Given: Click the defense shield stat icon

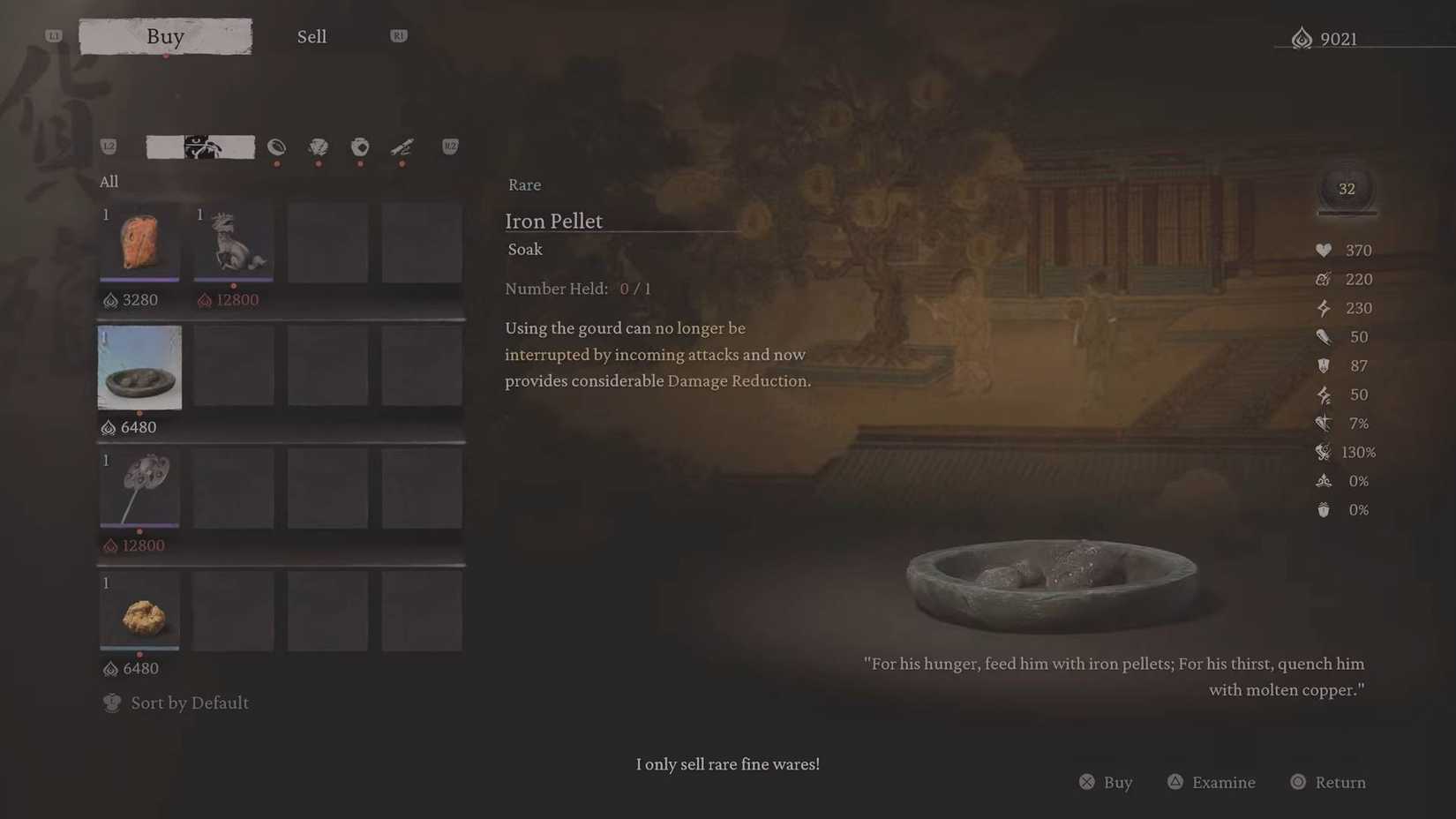Looking at the screenshot, I should point(1324,365).
